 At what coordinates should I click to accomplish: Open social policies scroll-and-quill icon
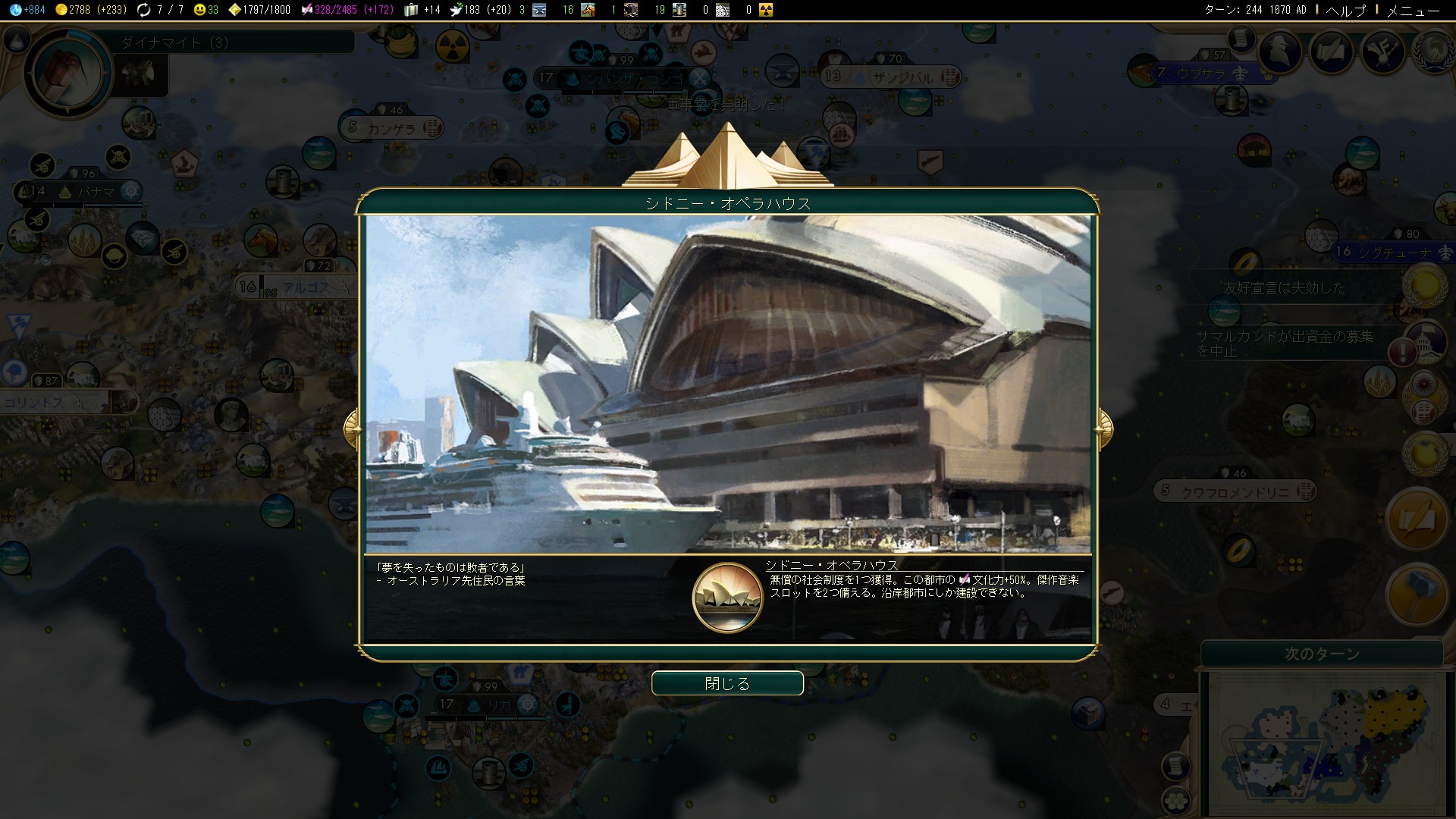click(x=1332, y=52)
